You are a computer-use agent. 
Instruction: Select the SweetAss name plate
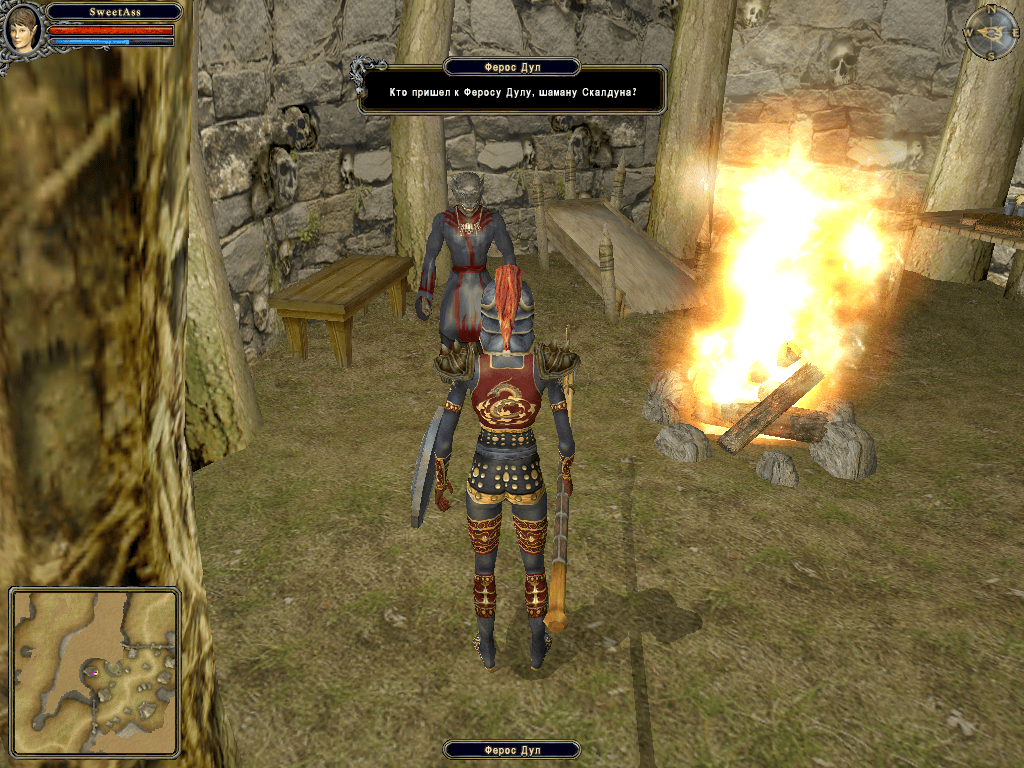point(114,12)
